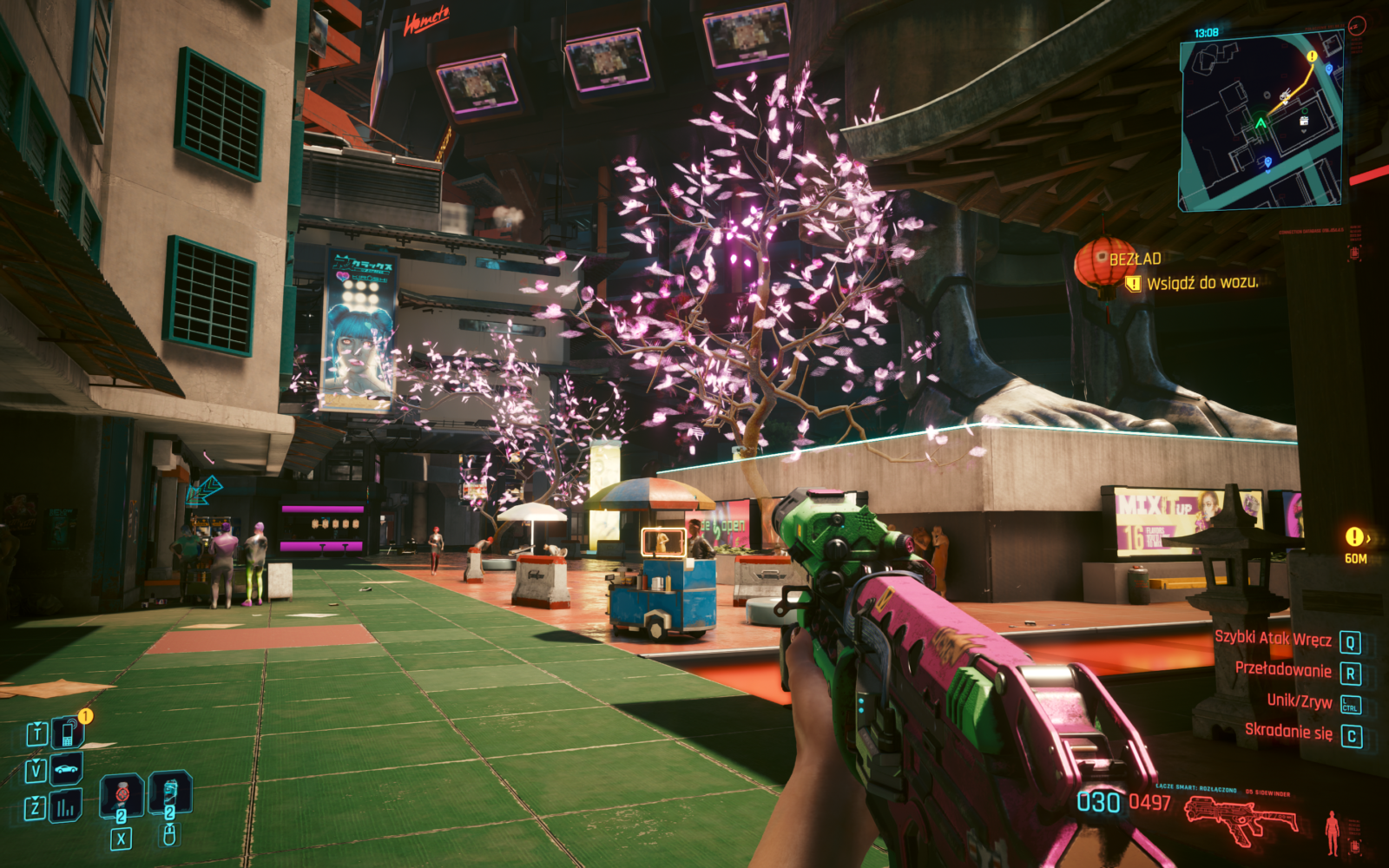Open the phone icon with notification badge
This screenshot has width=1389, height=868.
[x=67, y=733]
